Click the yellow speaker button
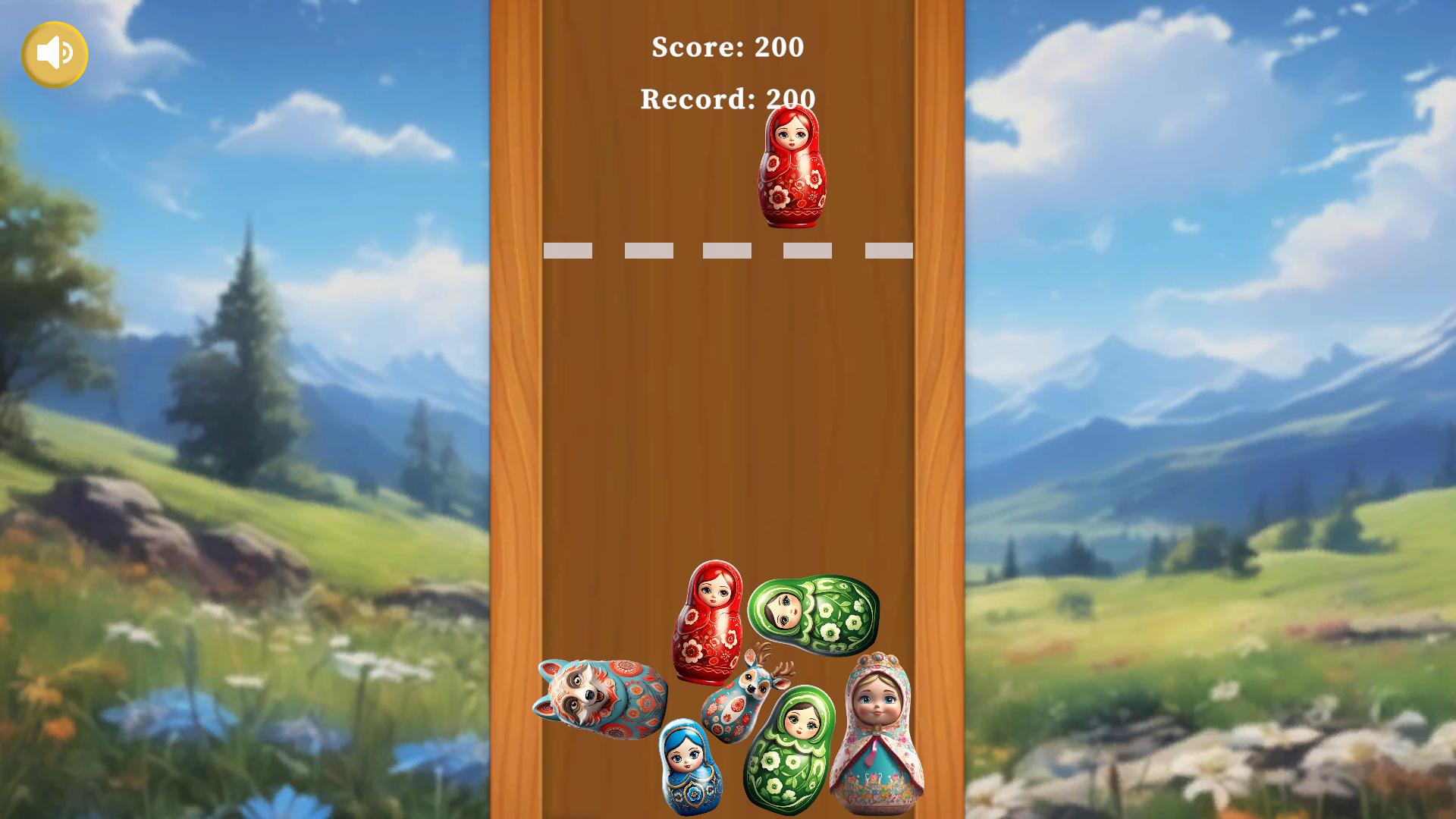The height and width of the screenshot is (819, 1456). tap(54, 53)
